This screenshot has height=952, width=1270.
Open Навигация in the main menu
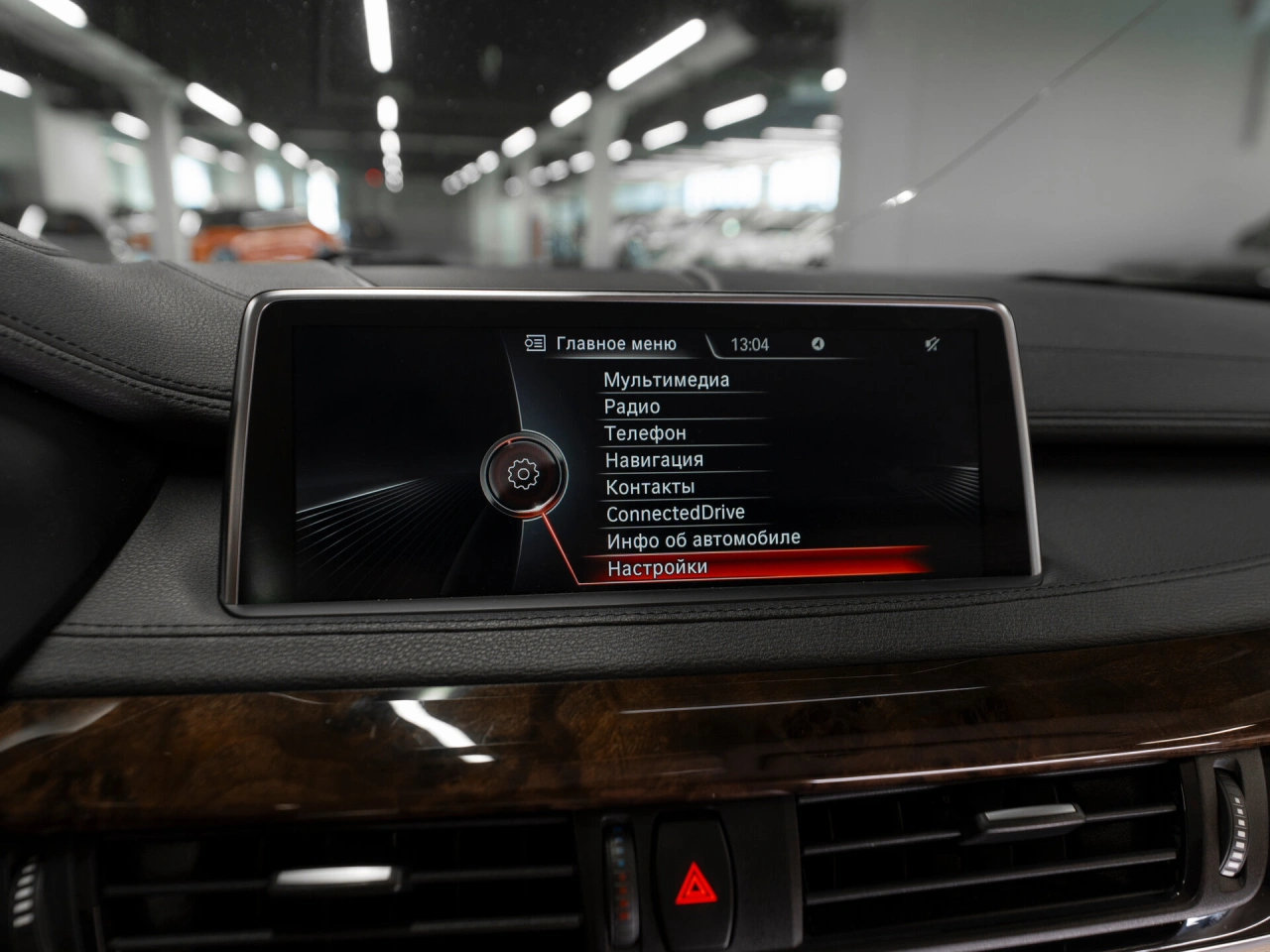[654, 460]
